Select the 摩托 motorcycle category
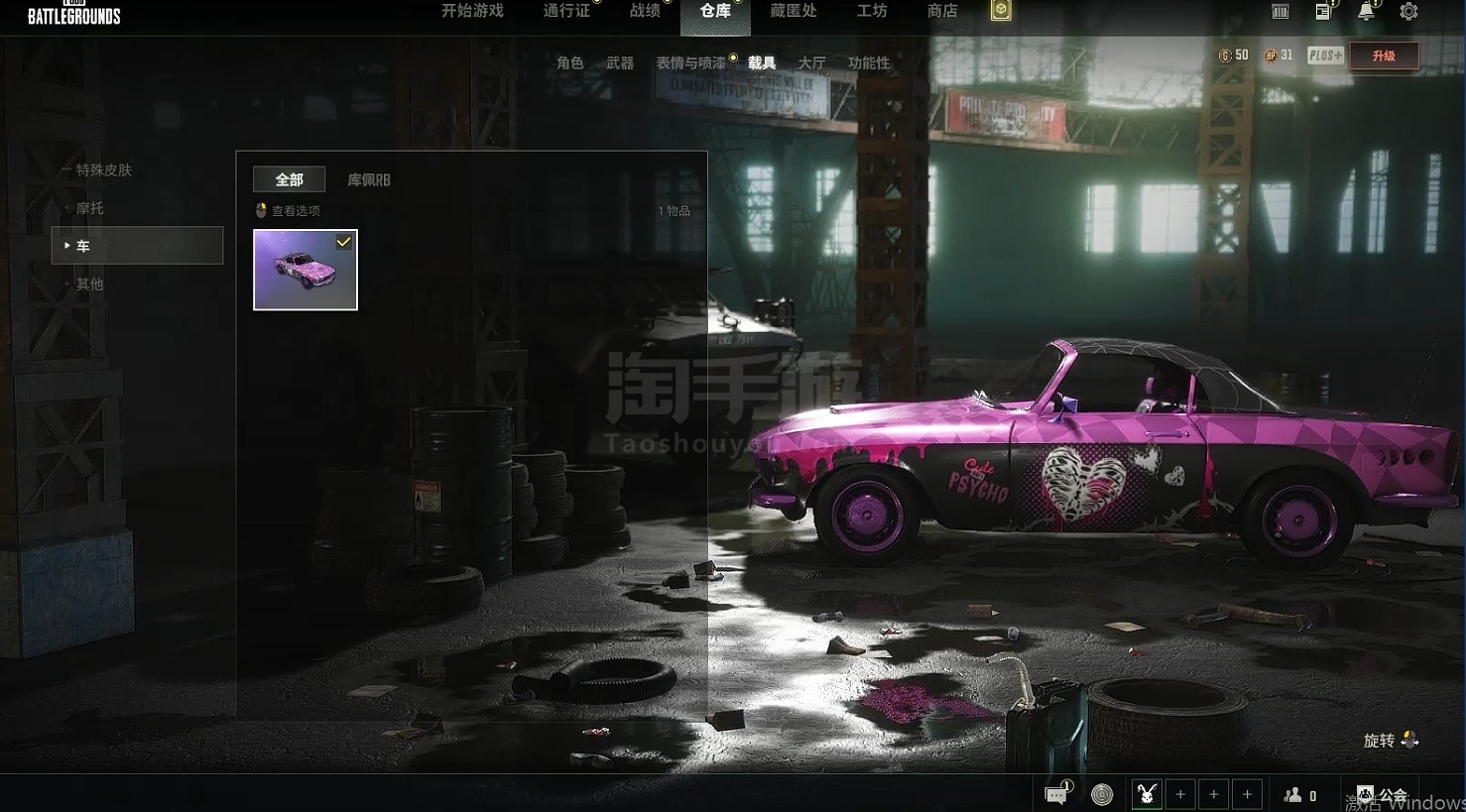1466x812 pixels. point(89,208)
